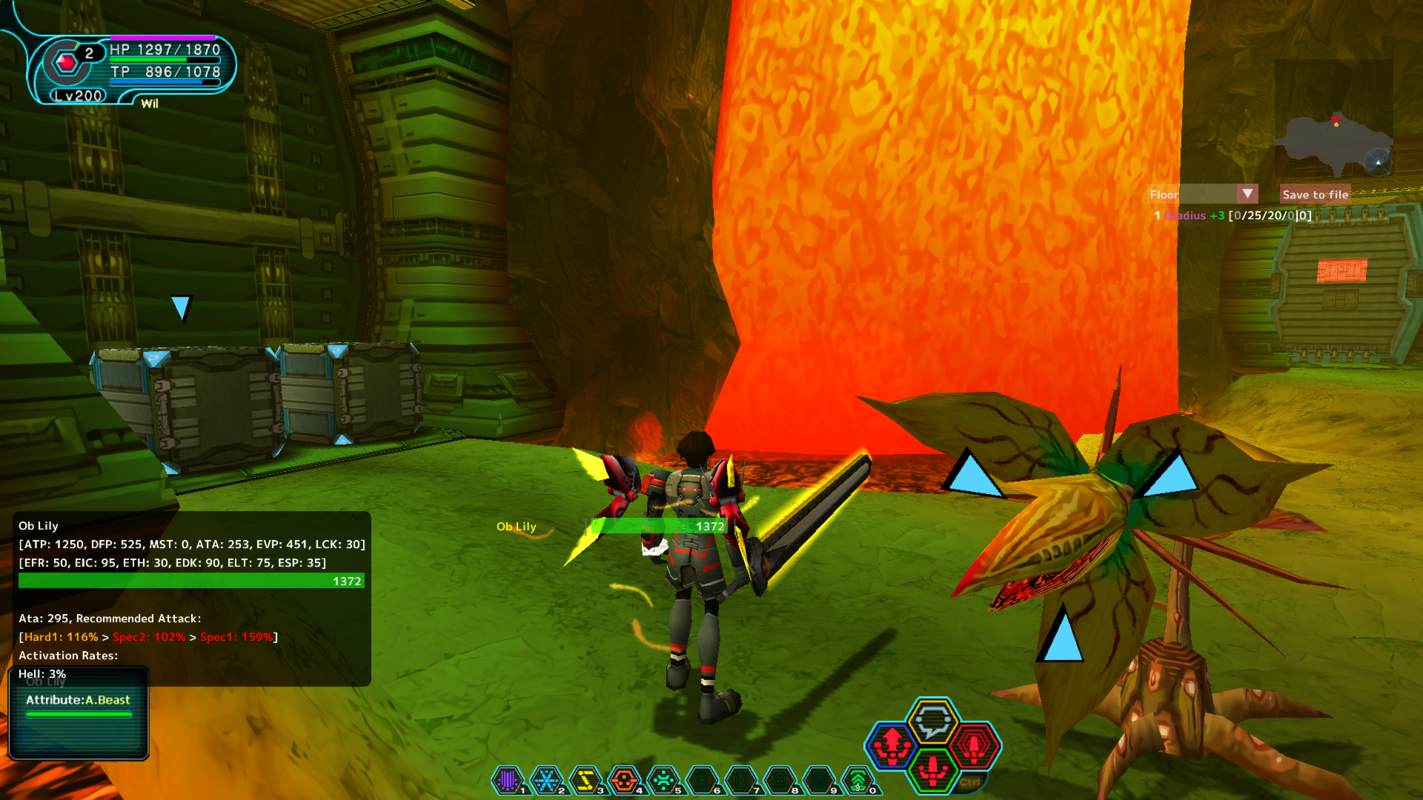Select the red technique hex on the palette
1423x800 pixels.
coord(974,746)
